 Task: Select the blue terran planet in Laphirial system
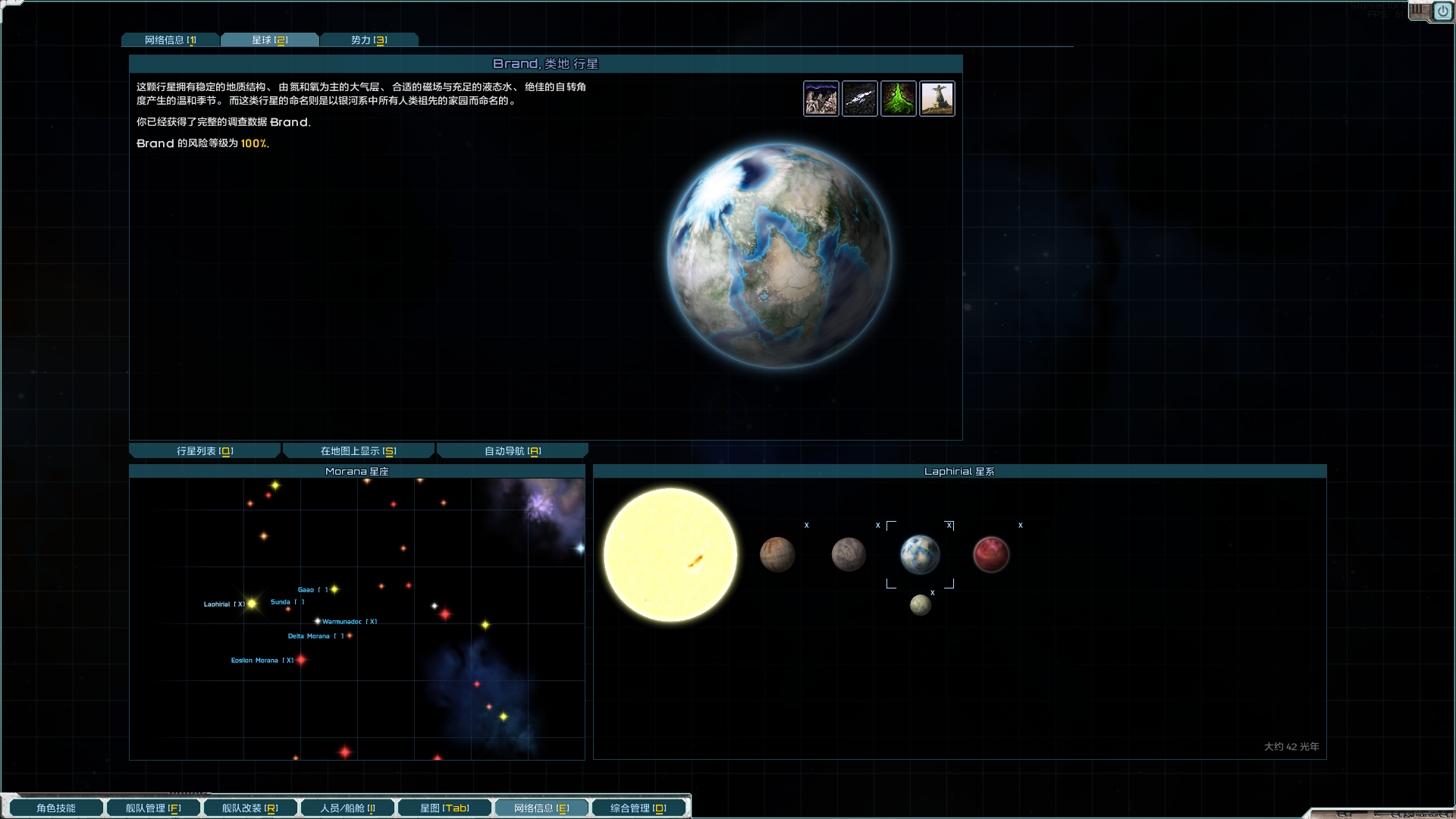[920, 554]
